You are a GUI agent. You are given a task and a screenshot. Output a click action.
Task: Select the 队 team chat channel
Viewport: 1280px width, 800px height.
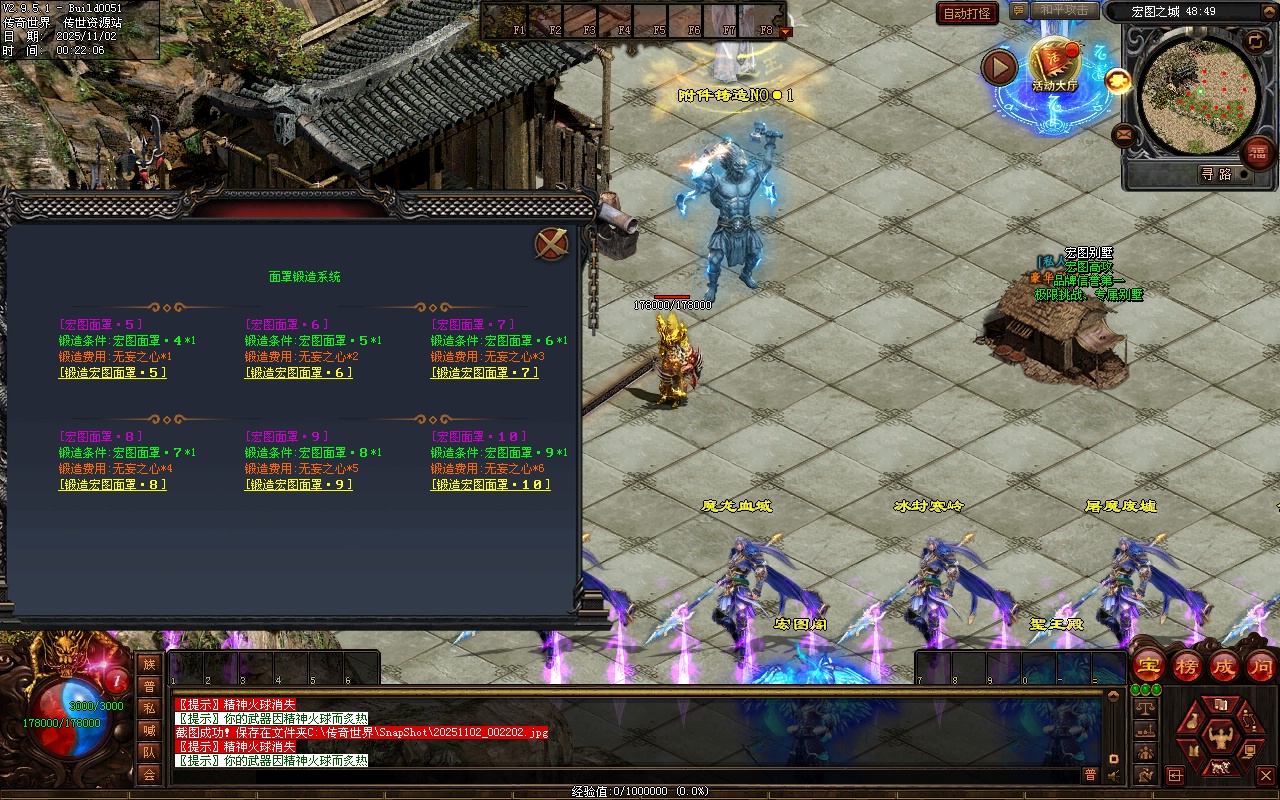tap(149, 752)
